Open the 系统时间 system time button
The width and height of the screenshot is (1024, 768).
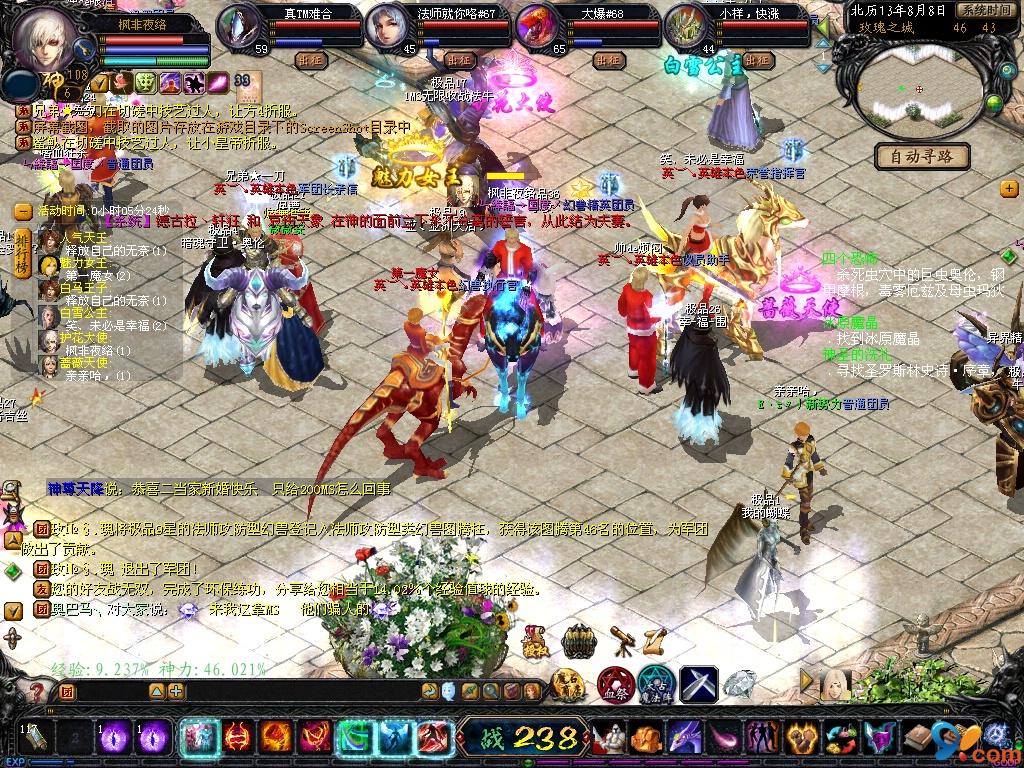982,10
